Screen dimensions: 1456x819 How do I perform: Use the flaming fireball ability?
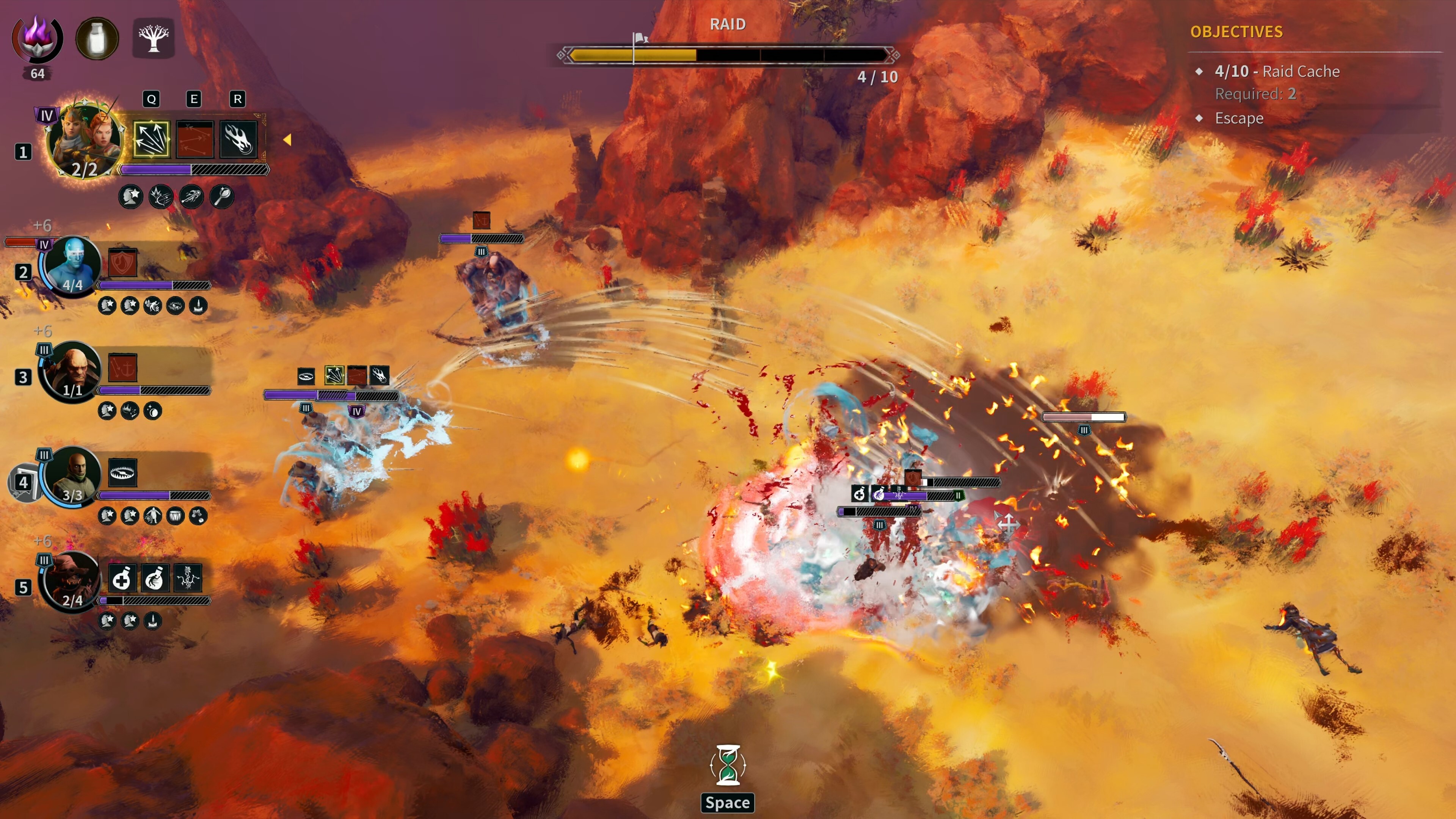238,139
